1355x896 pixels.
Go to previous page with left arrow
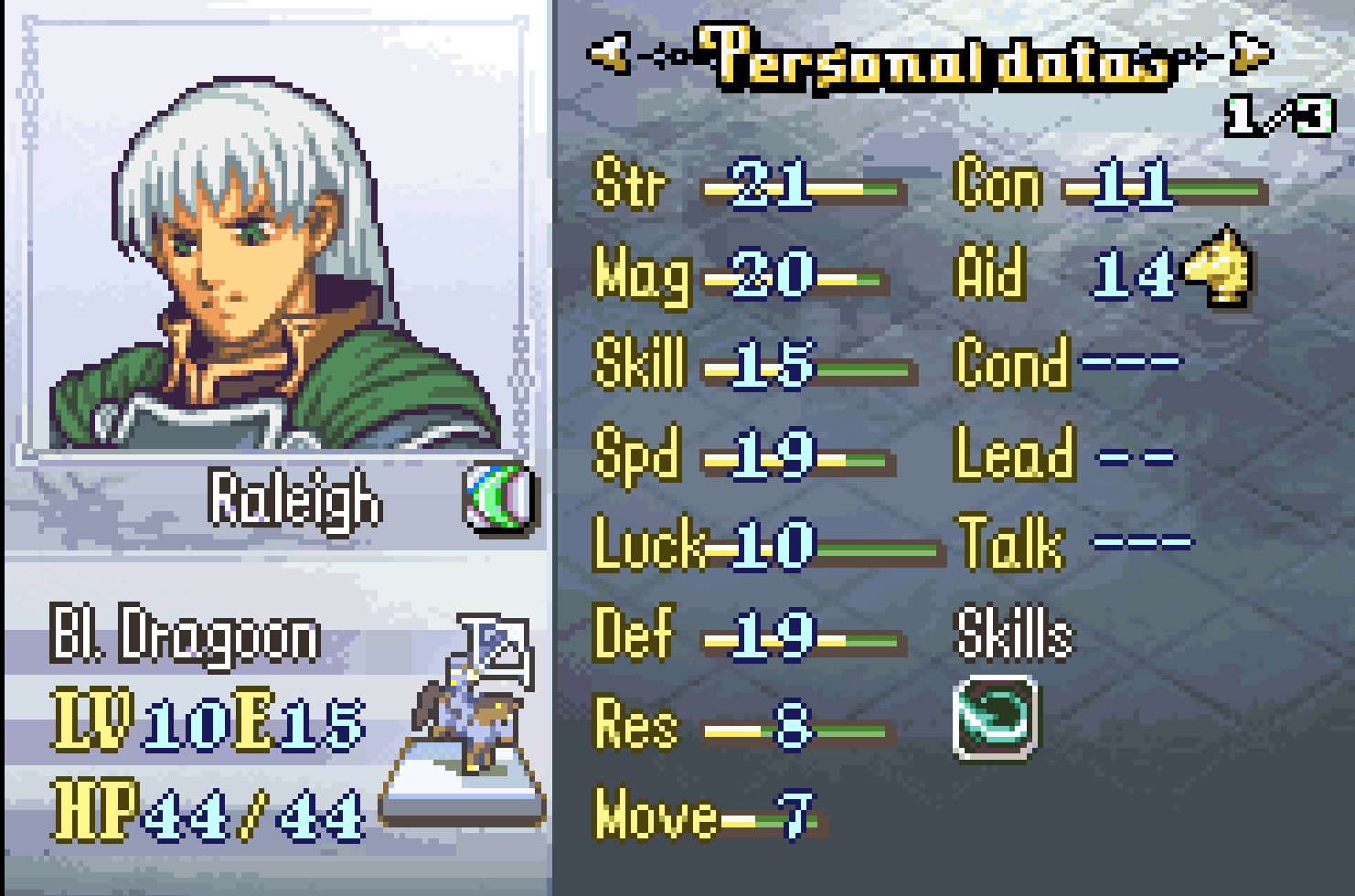(x=611, y=54)
